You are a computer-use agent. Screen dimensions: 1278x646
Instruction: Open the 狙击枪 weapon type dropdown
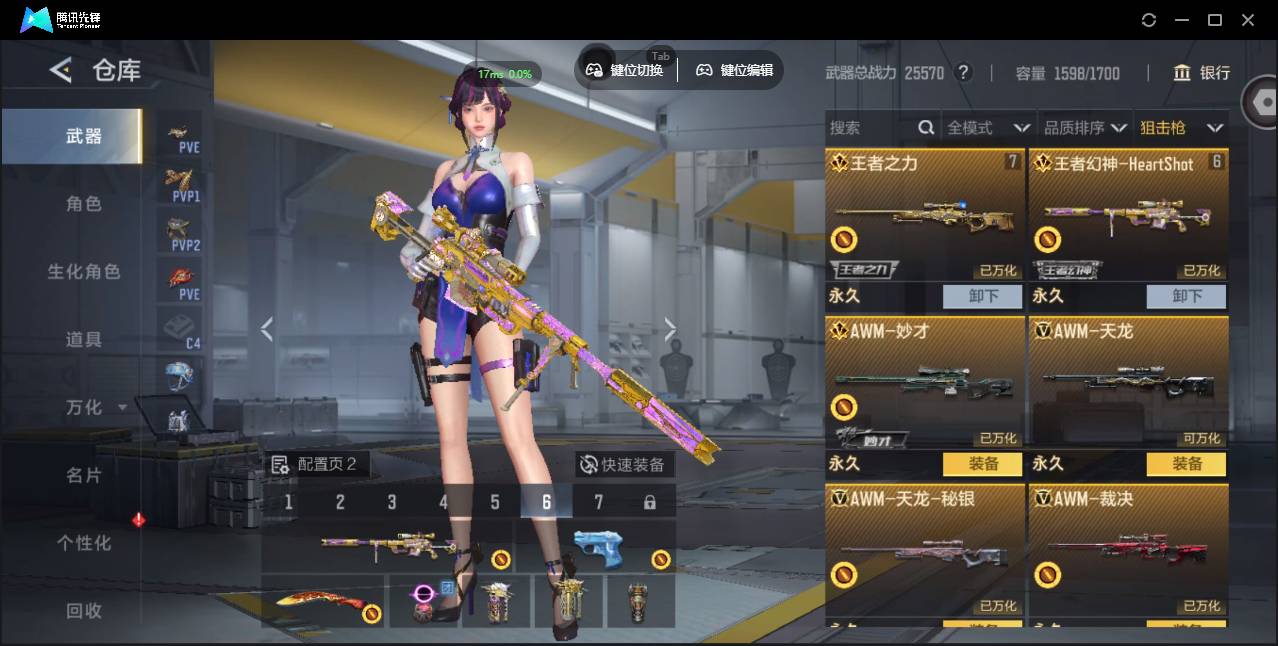[1181, 128]
